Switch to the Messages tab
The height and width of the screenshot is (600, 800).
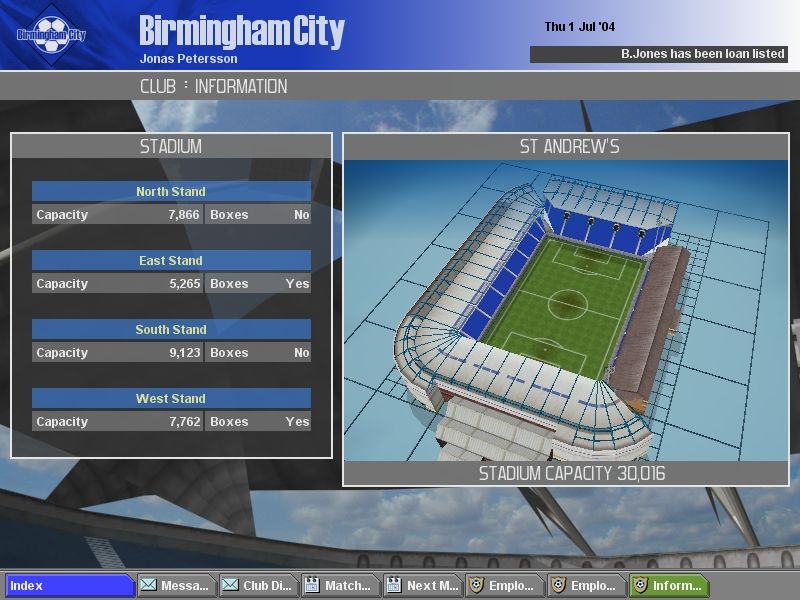(x=176, y=586)
